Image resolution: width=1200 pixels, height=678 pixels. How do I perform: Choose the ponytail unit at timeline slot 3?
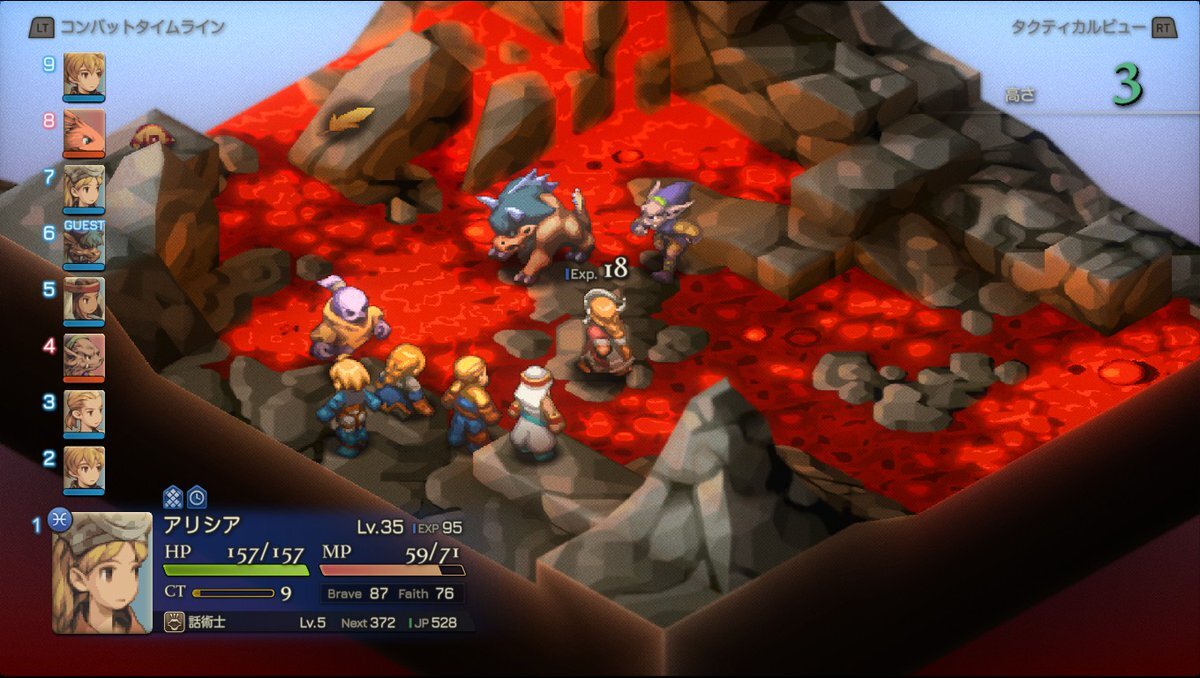click(84, 411)
